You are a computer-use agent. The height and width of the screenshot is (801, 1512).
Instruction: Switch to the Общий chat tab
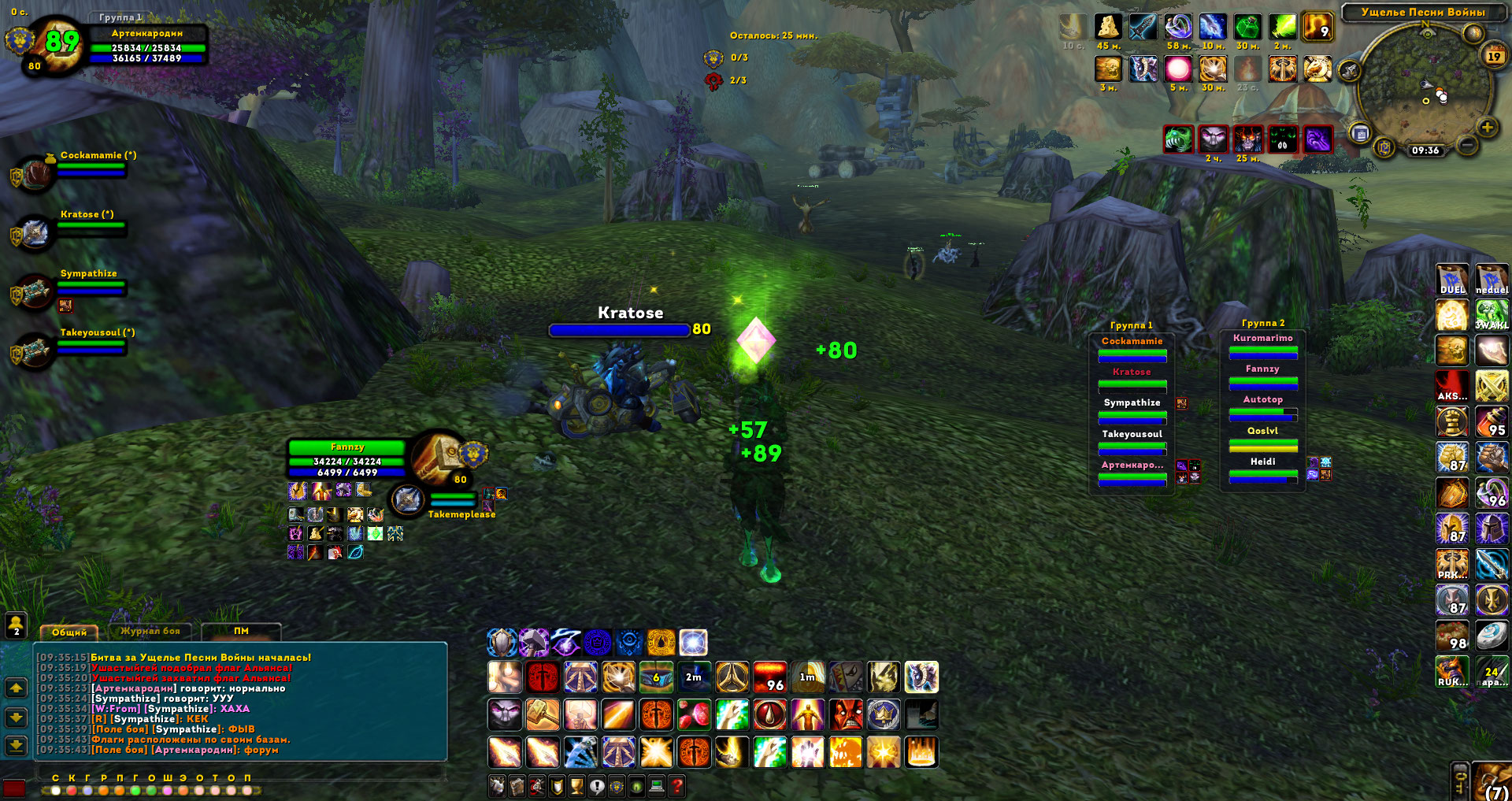(x=69, y=632)
